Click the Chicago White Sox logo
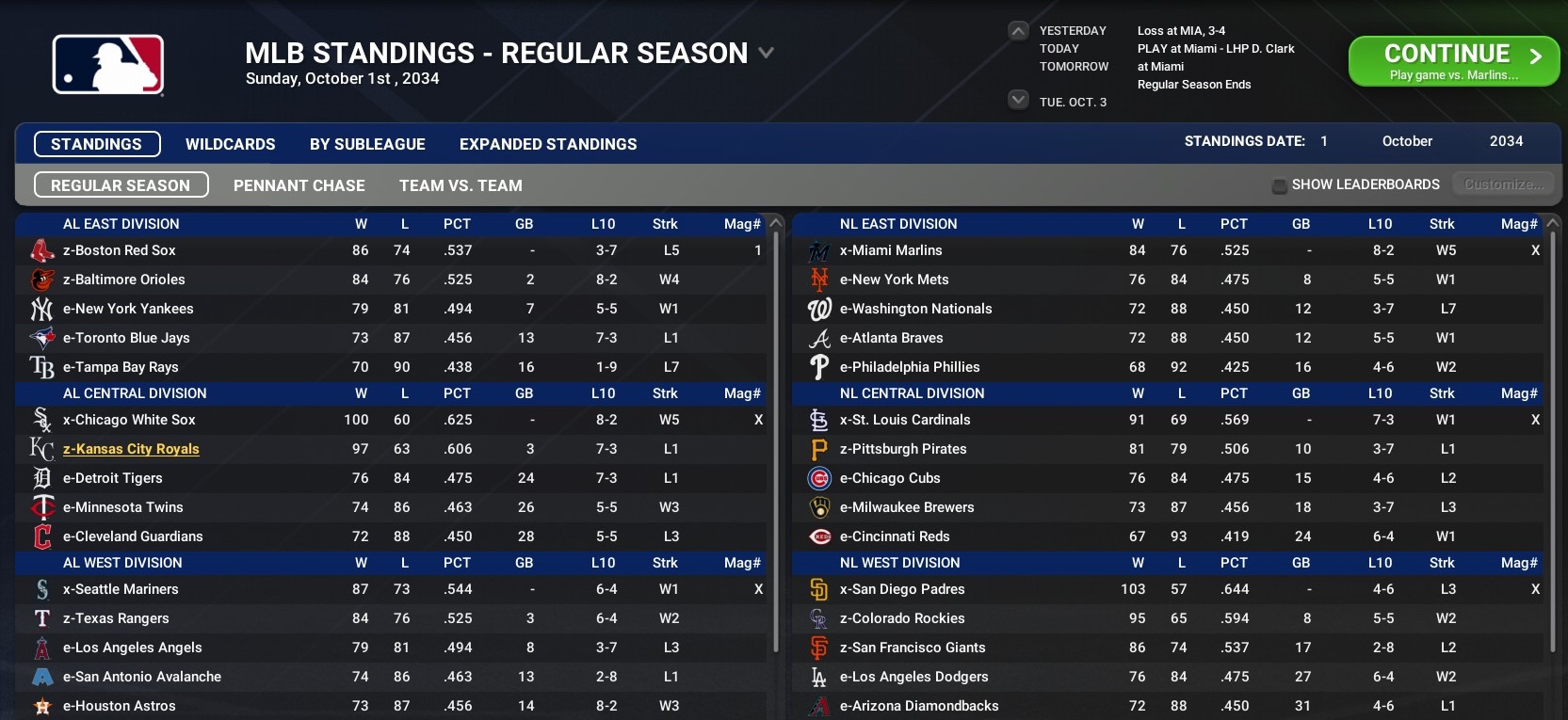Screen dimensions: 1568x720 41,420
